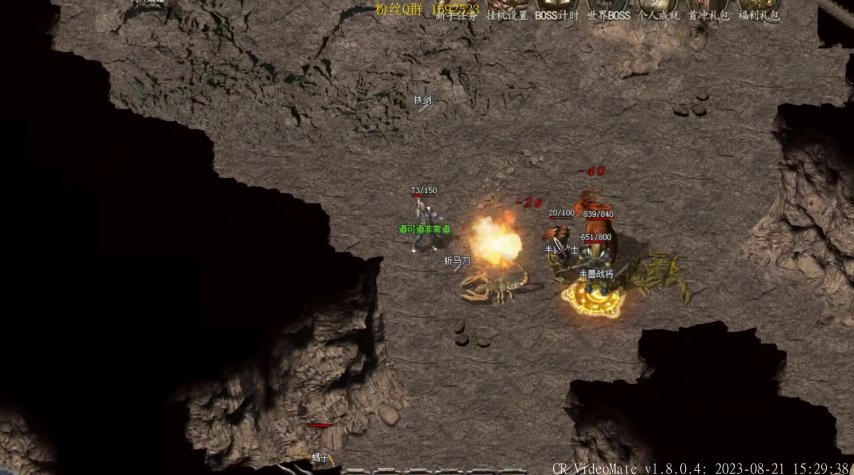Show the BOSS计时 boss timer
Screen dimensions: 854x475
pyautogui.click(x=557, y=14)
